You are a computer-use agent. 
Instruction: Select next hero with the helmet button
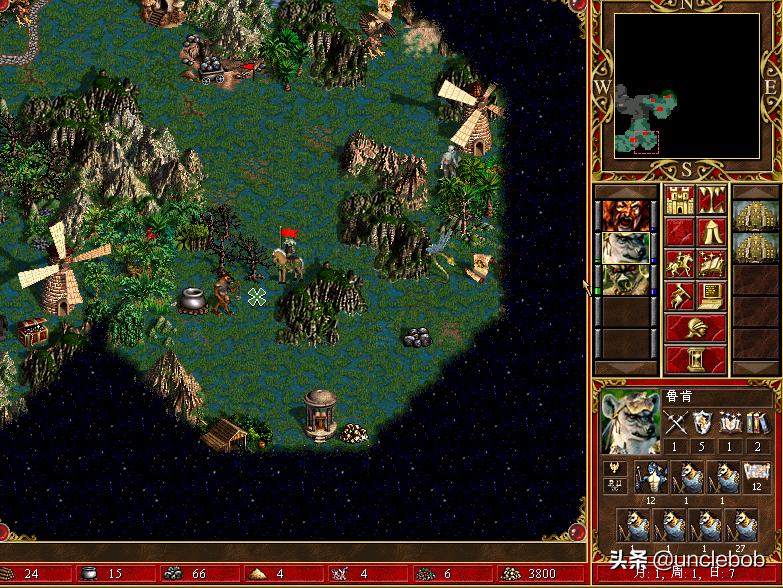696,327
